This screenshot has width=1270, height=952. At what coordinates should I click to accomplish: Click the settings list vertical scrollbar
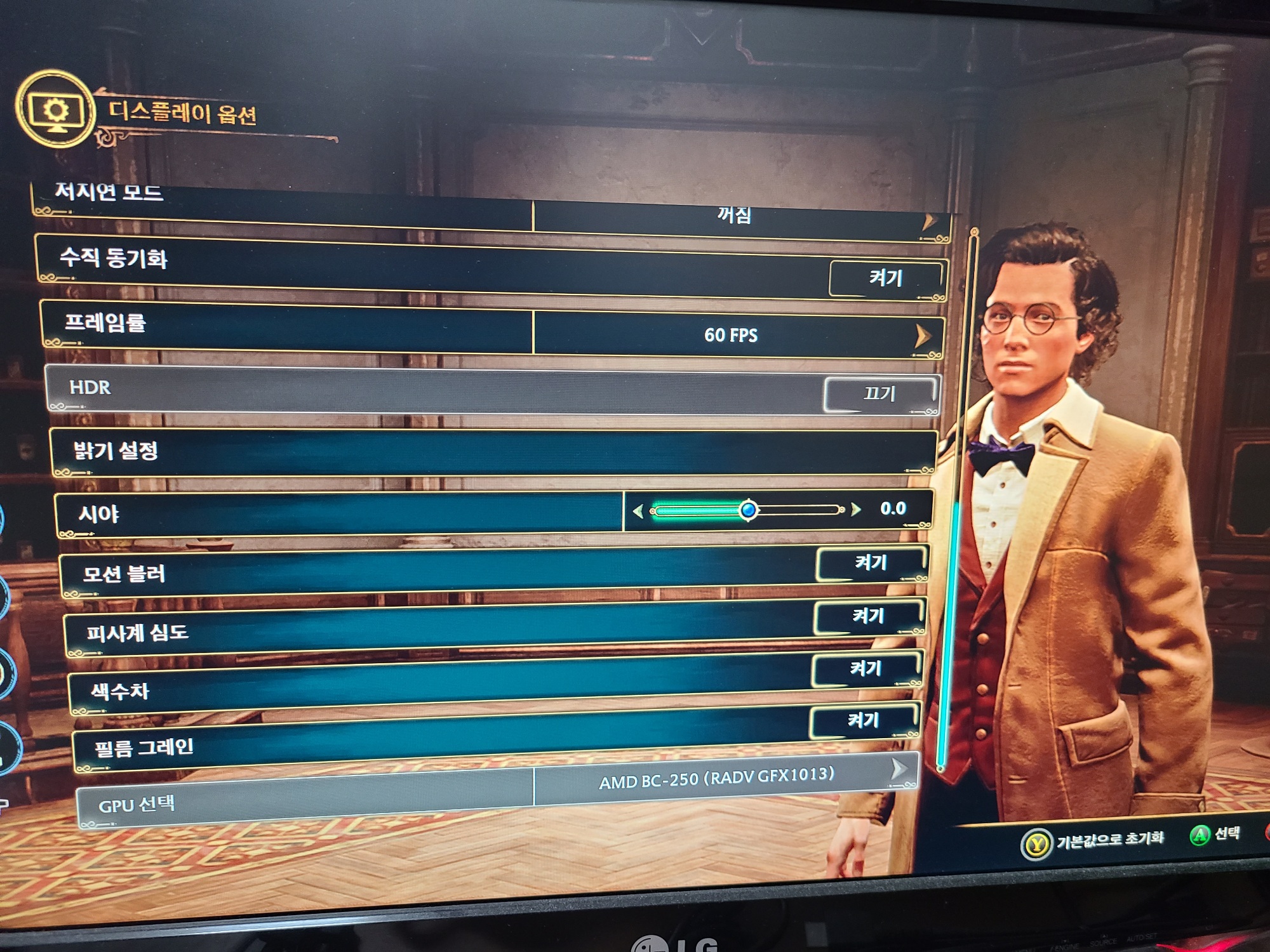coord(942,635)
